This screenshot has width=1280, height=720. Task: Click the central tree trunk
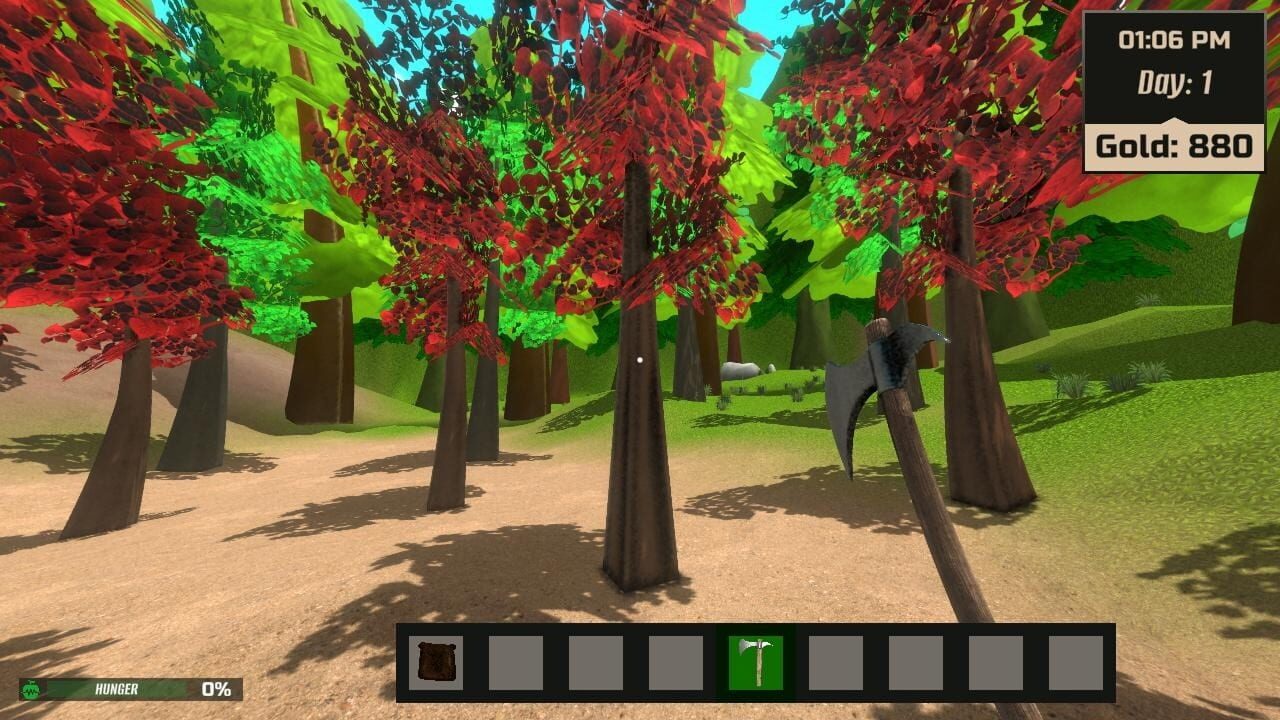(640, 470)
